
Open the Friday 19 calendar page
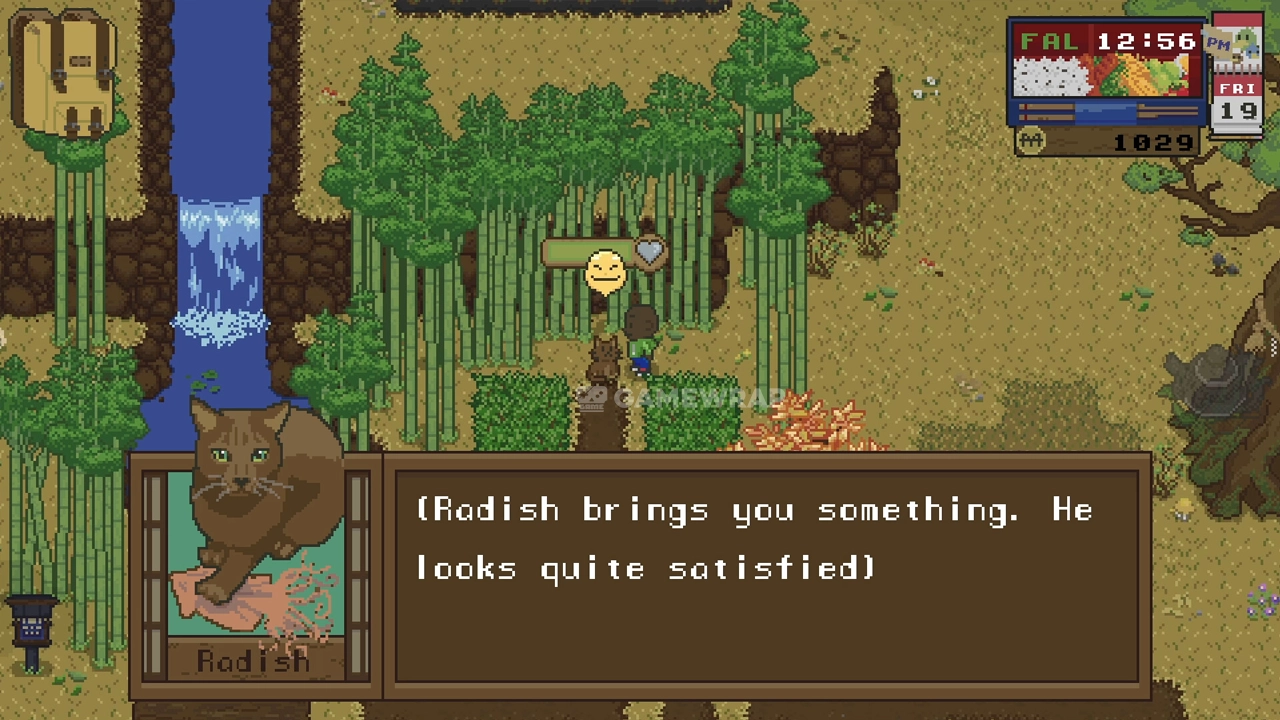1237,100
